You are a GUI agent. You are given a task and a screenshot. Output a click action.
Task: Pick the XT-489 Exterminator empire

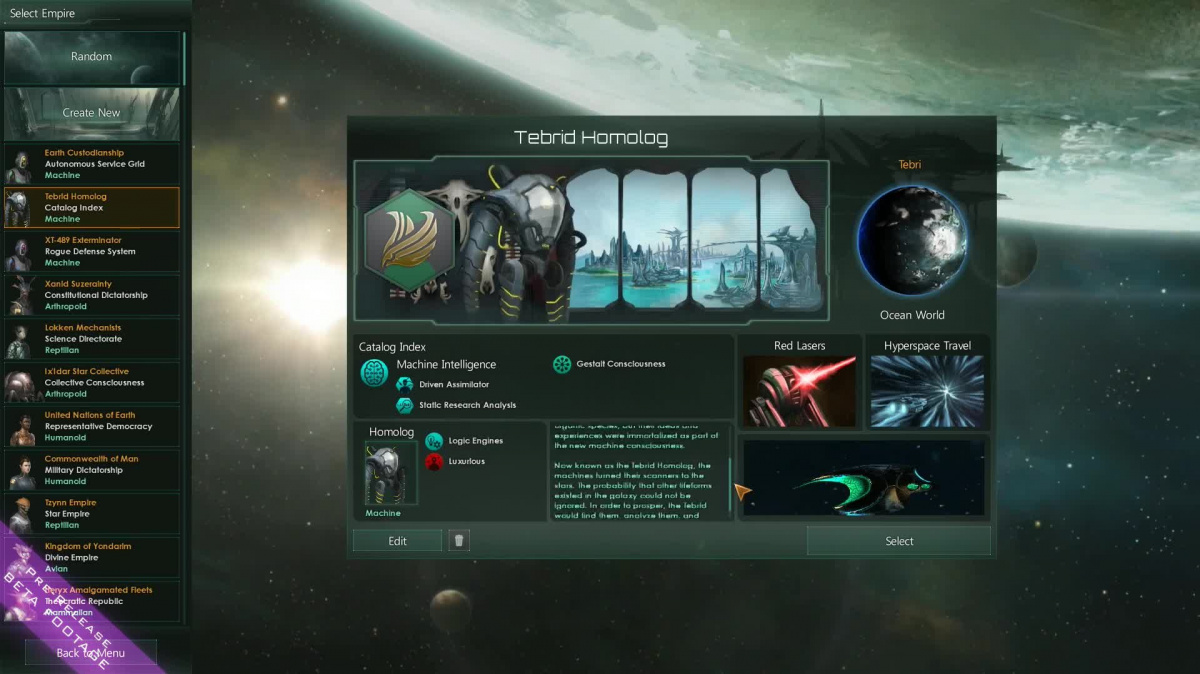coord(92,251)
